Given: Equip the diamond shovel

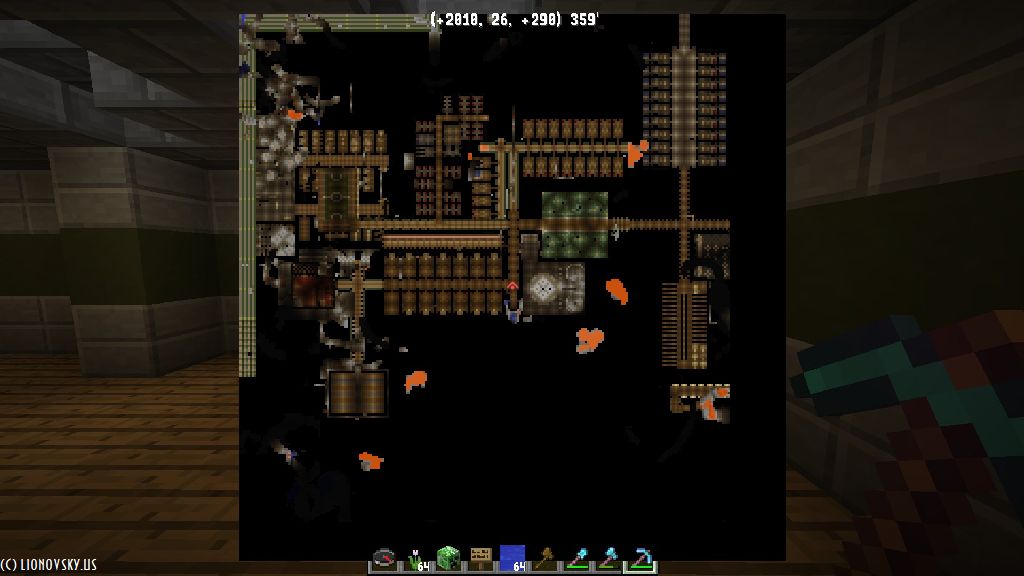Looking at the screenshot, I should click(576, 558).
